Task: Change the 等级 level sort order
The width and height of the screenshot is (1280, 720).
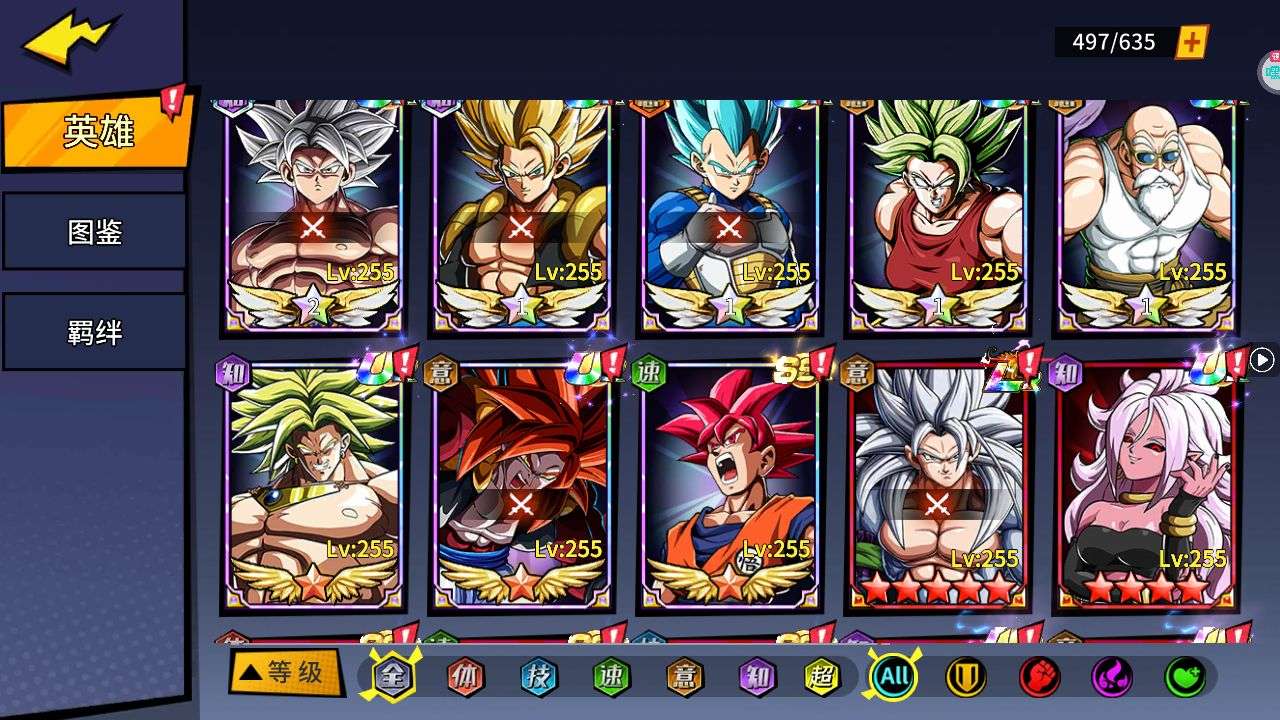Action: click(x=284, y=673)
